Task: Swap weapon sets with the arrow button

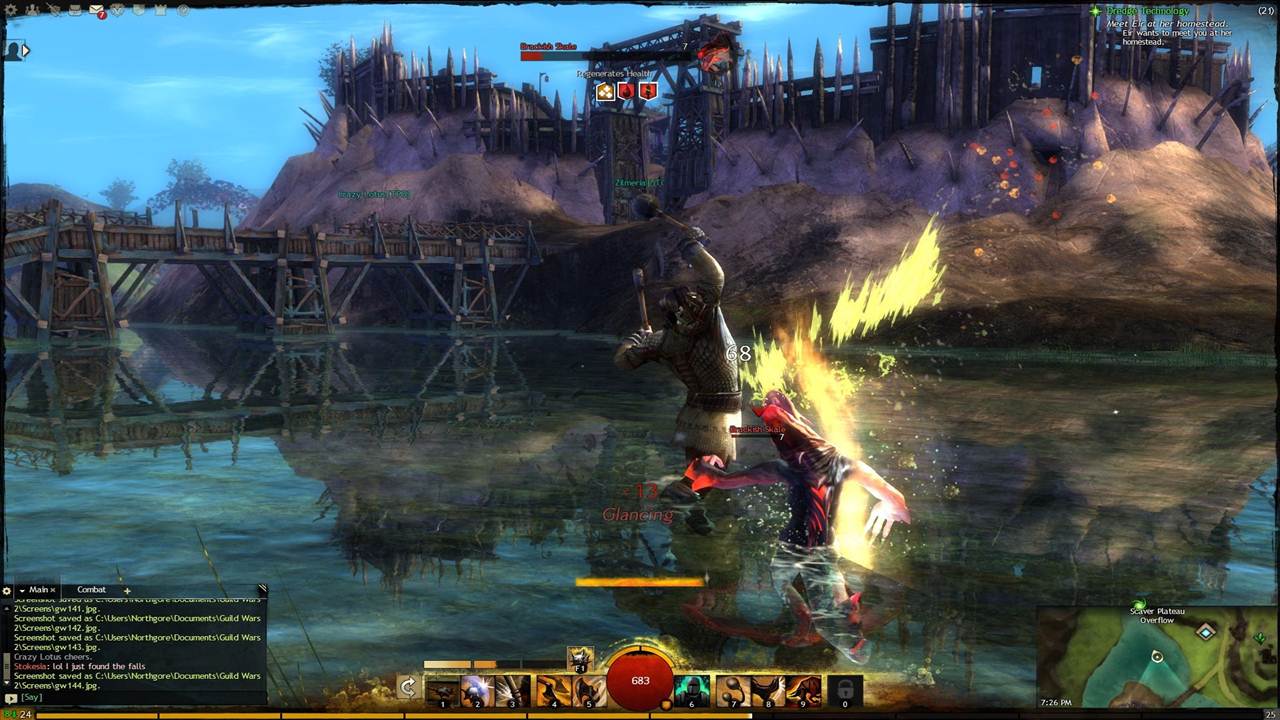Action: click(x=407, y=687)
